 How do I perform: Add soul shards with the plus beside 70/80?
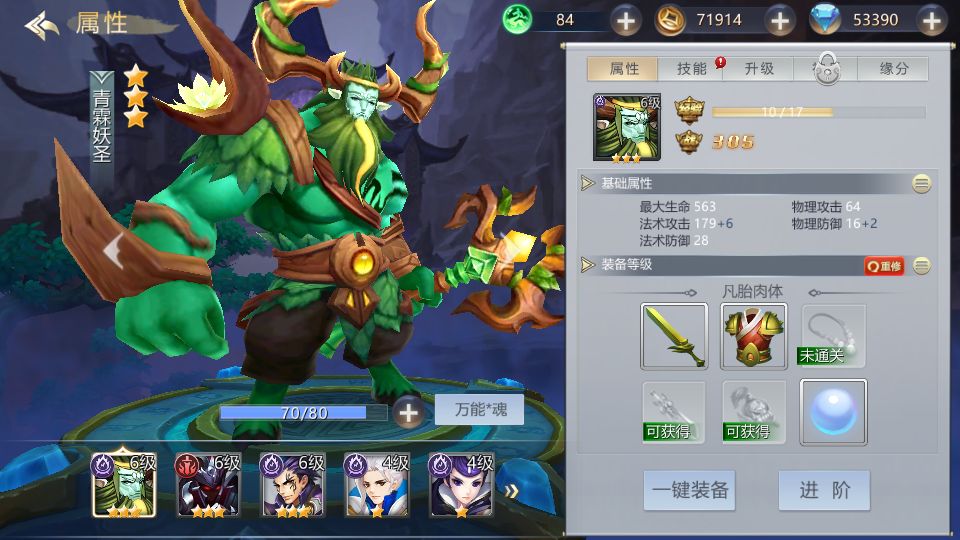(408, 411)
